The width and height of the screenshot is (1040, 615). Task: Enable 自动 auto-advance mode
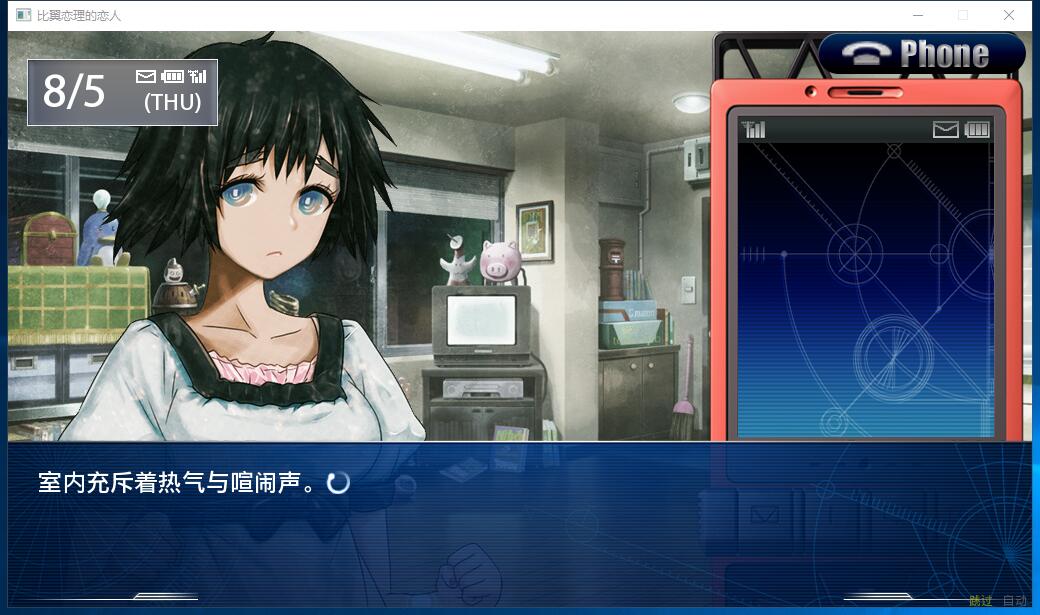point(1014,601)
